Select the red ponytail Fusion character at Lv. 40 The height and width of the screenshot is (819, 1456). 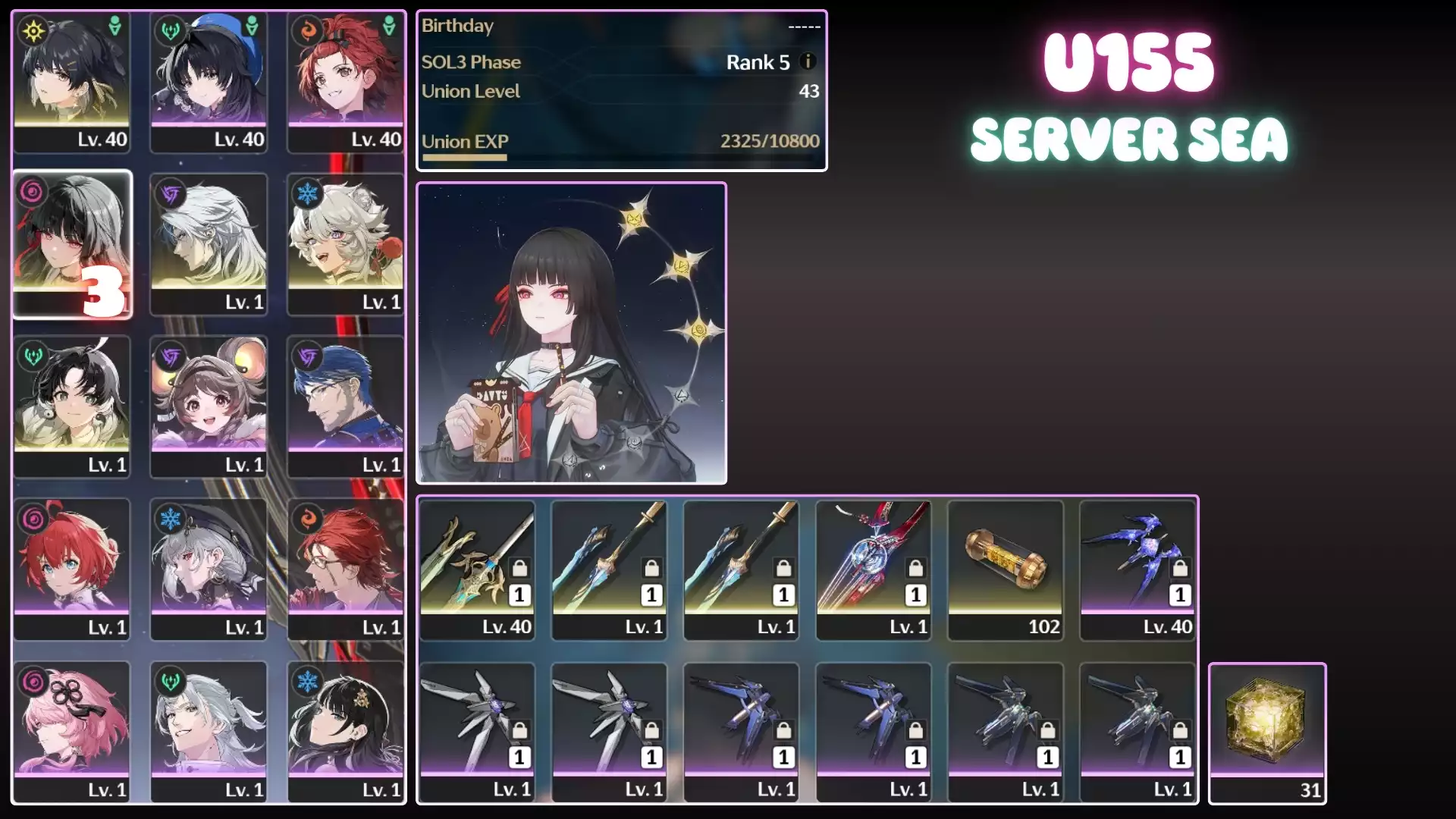click(346, 82)
